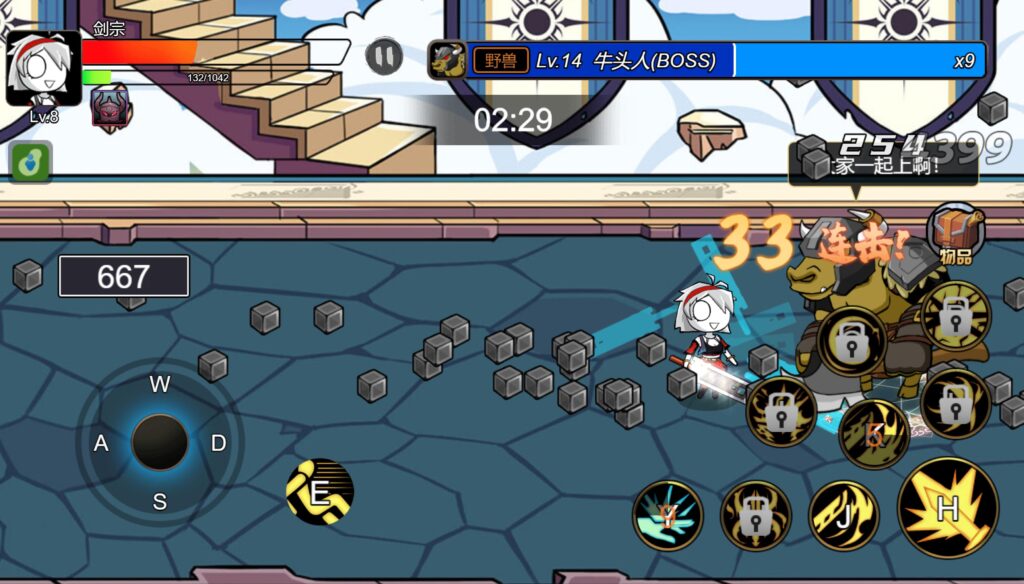
Task: Open the 物品 item chest
Action: pos(955,232)
